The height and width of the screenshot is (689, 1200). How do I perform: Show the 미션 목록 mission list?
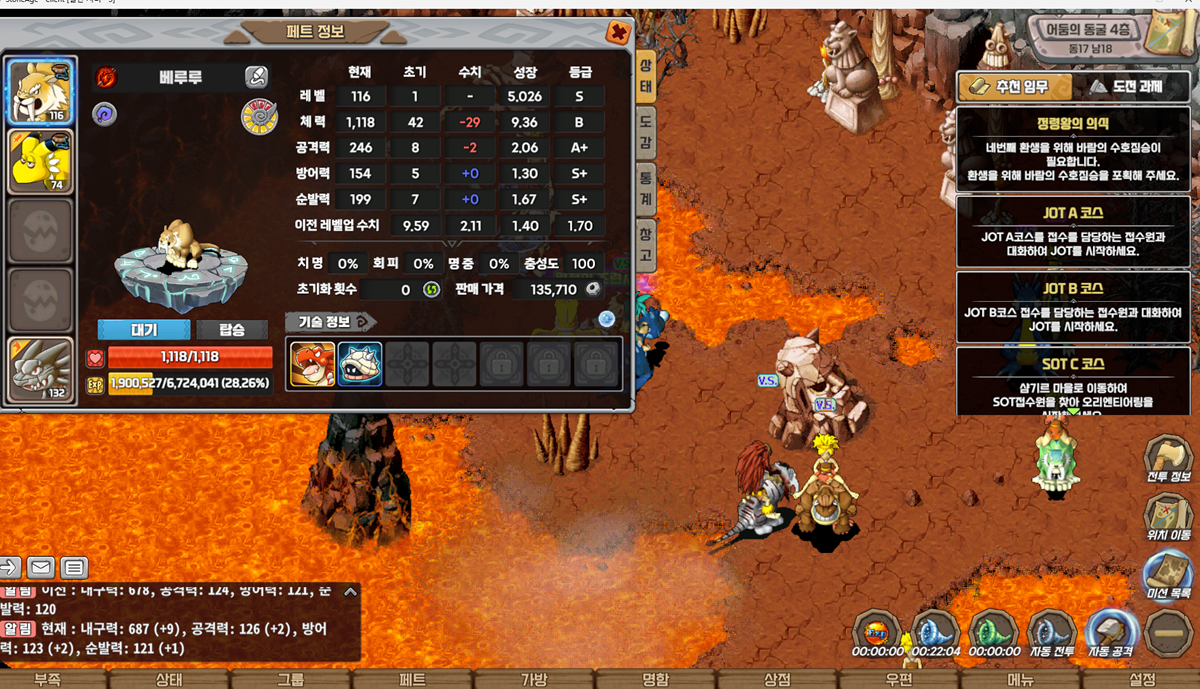pos(1166,575)
